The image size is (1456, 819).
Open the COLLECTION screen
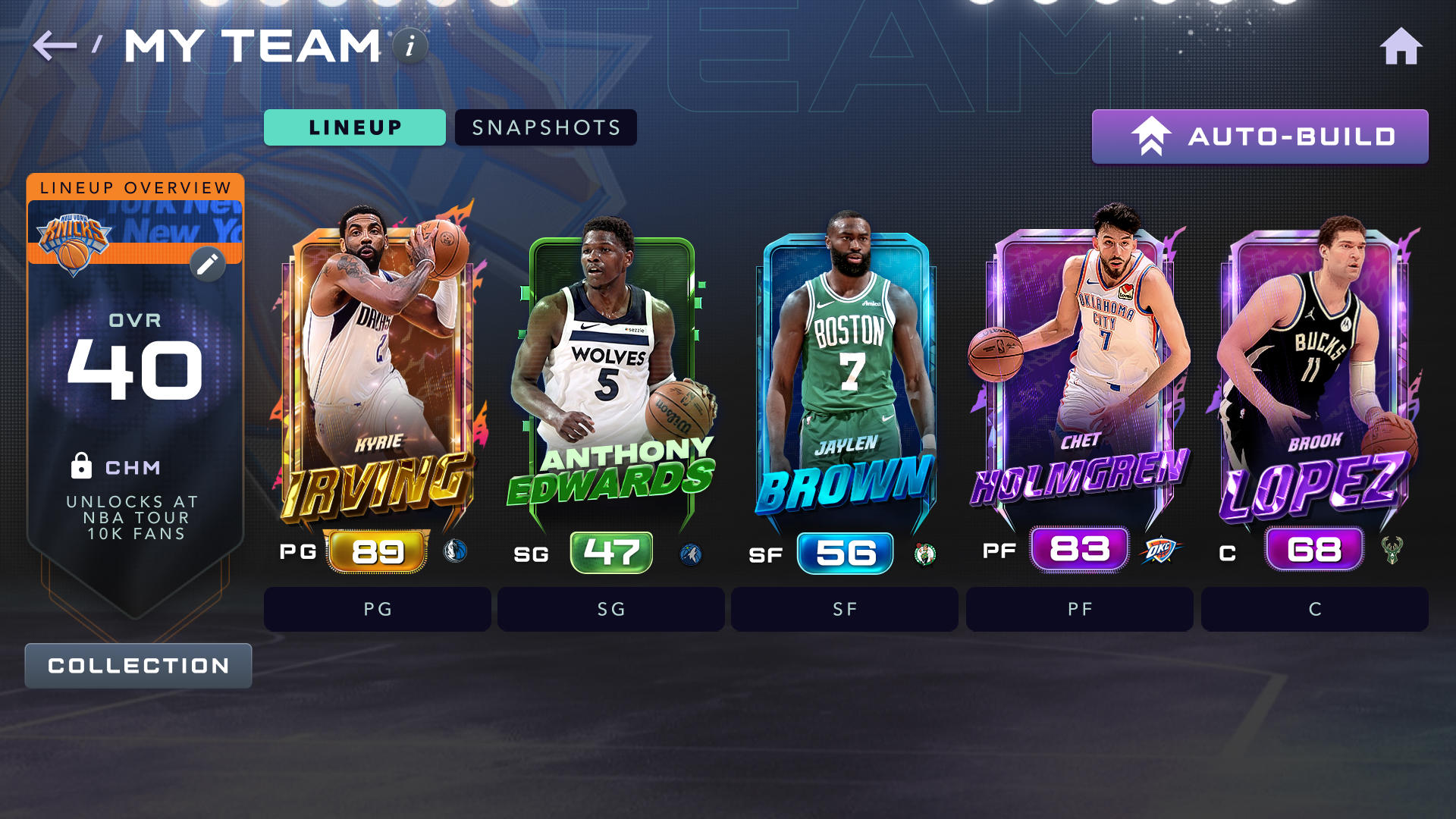tap(137, 665)
